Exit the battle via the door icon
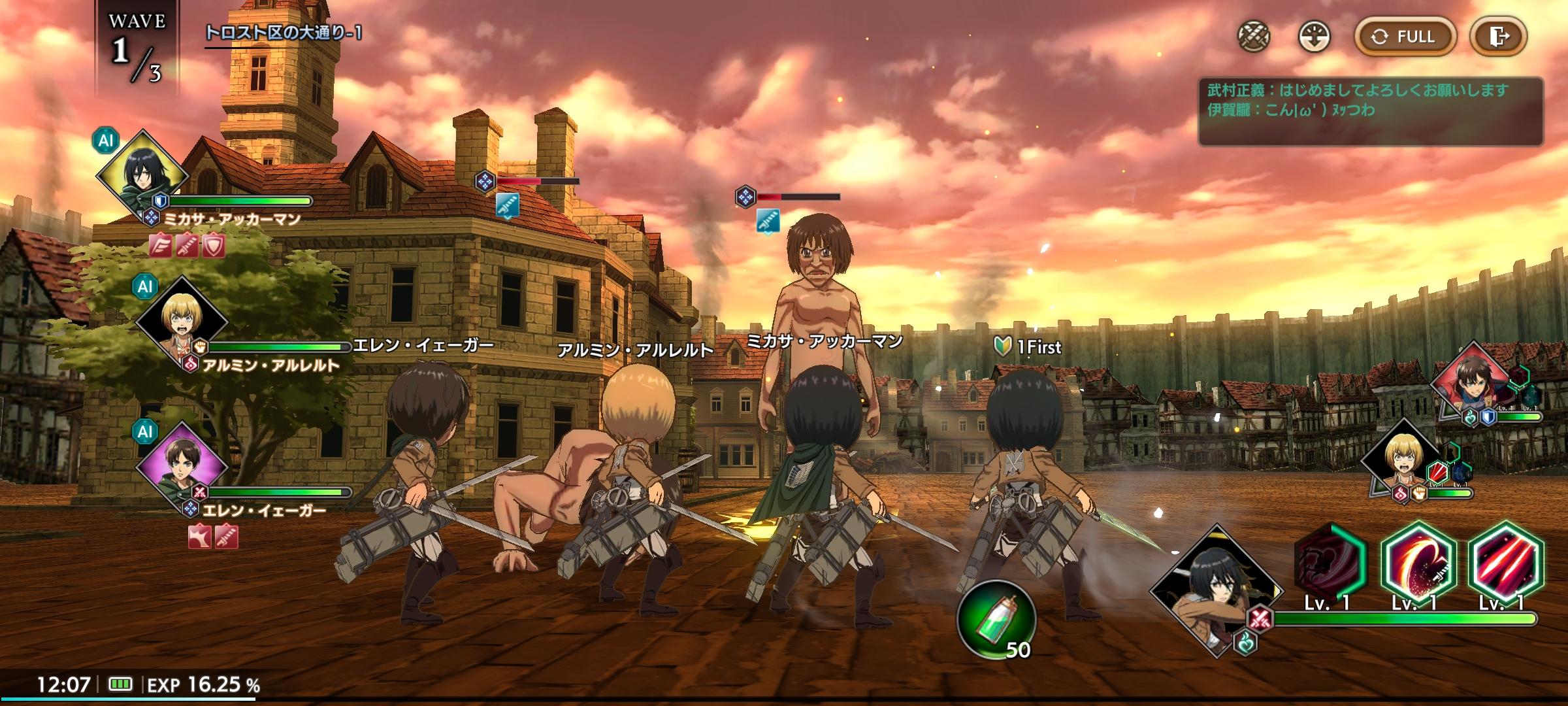 point(1498,37)
